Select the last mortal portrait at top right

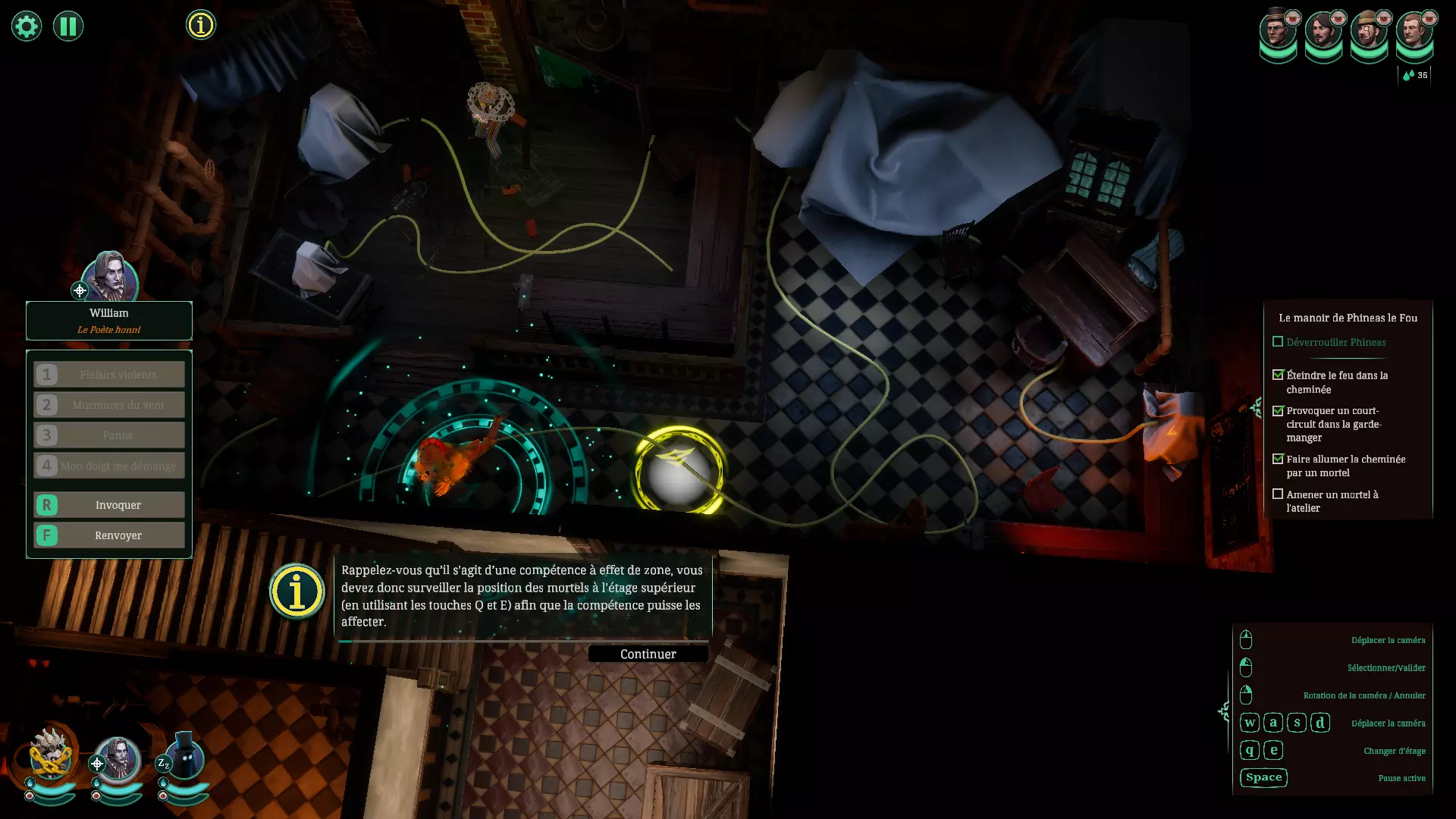[x=1414, y=32]
